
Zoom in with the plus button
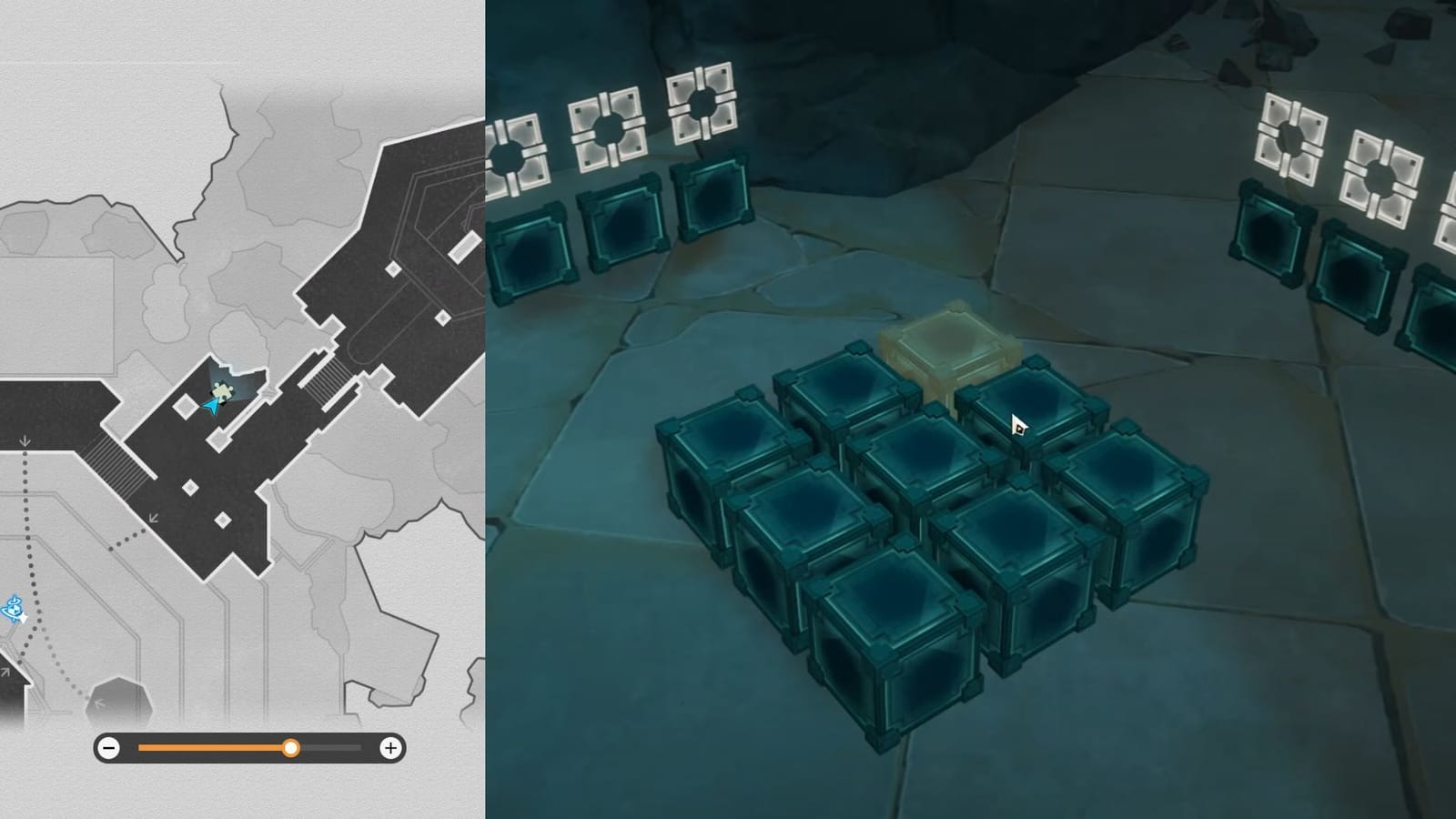coord(391,749)
